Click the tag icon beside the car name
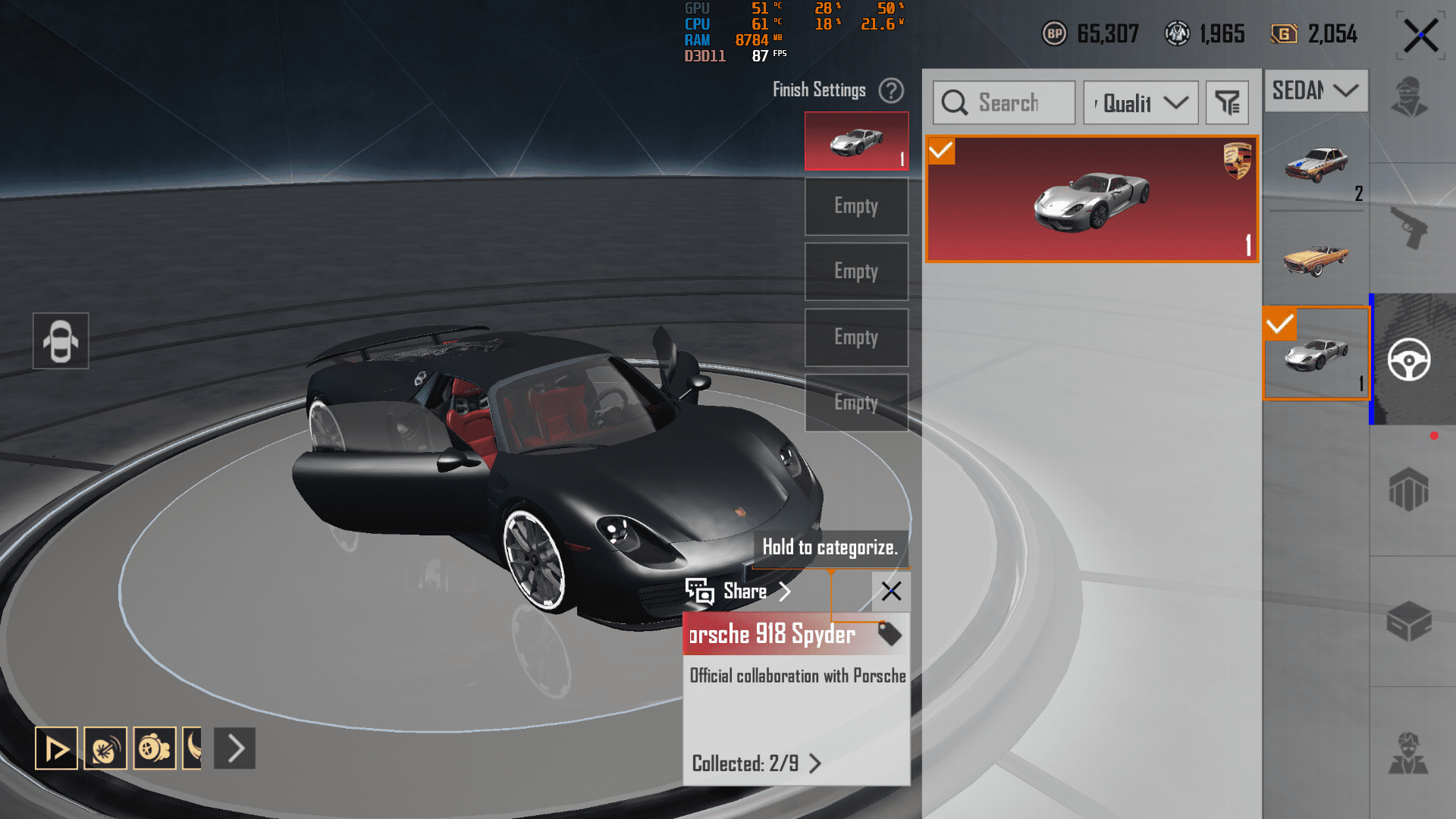Image resolution: width=1456 pixels, height=819 pixels. 889,633
